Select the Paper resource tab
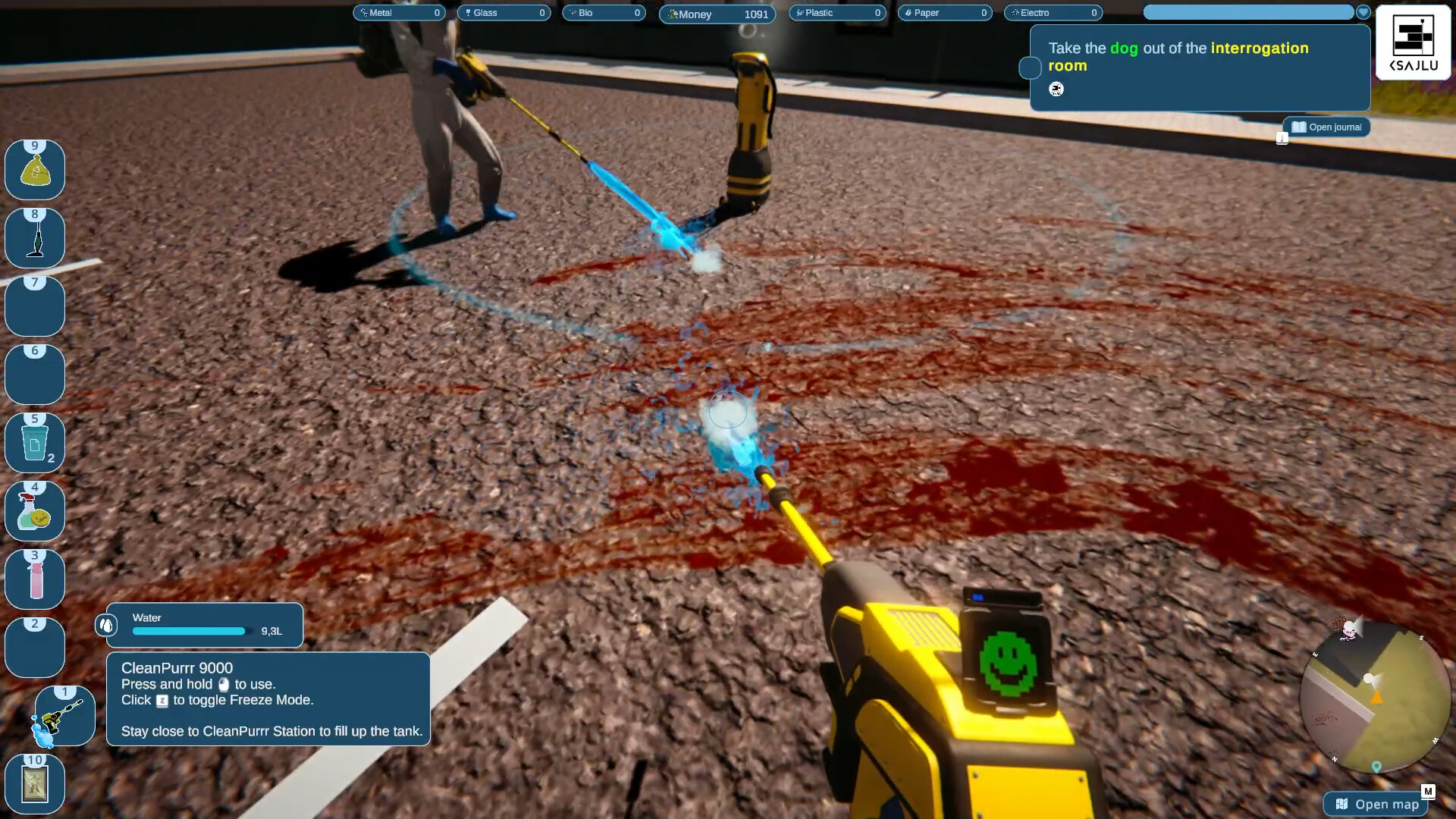 click(944, 12)
